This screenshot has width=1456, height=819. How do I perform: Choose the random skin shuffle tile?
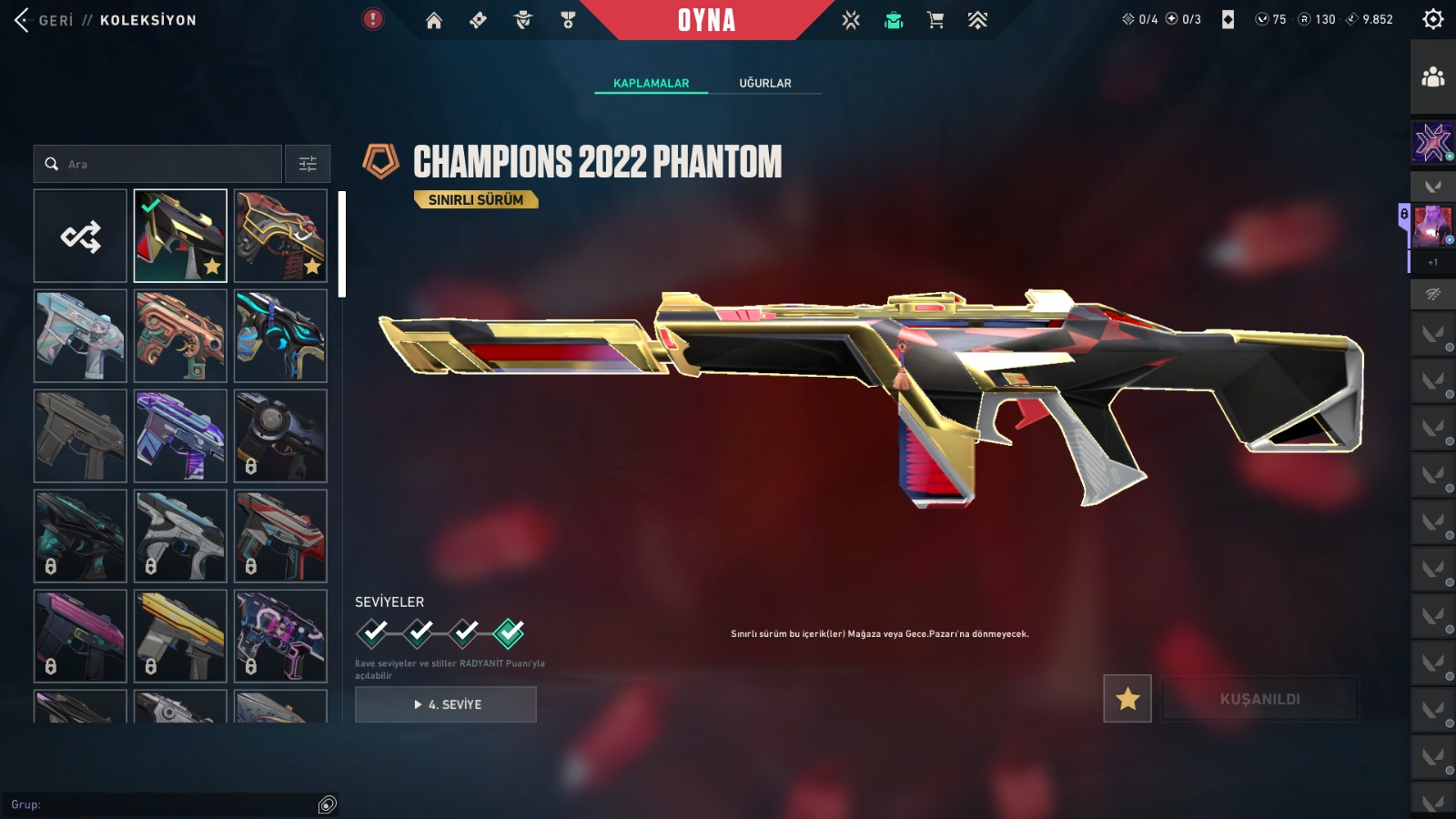pos(80,237)
